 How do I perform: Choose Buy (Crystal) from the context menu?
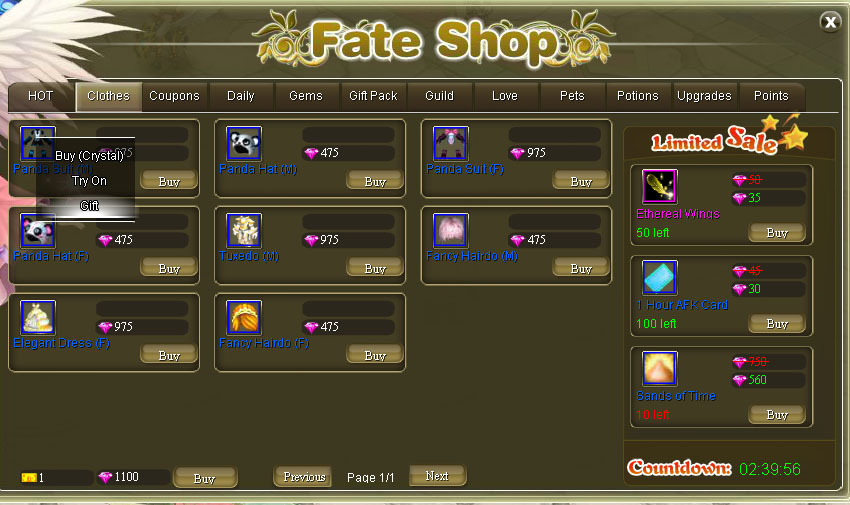coord(89,156)
